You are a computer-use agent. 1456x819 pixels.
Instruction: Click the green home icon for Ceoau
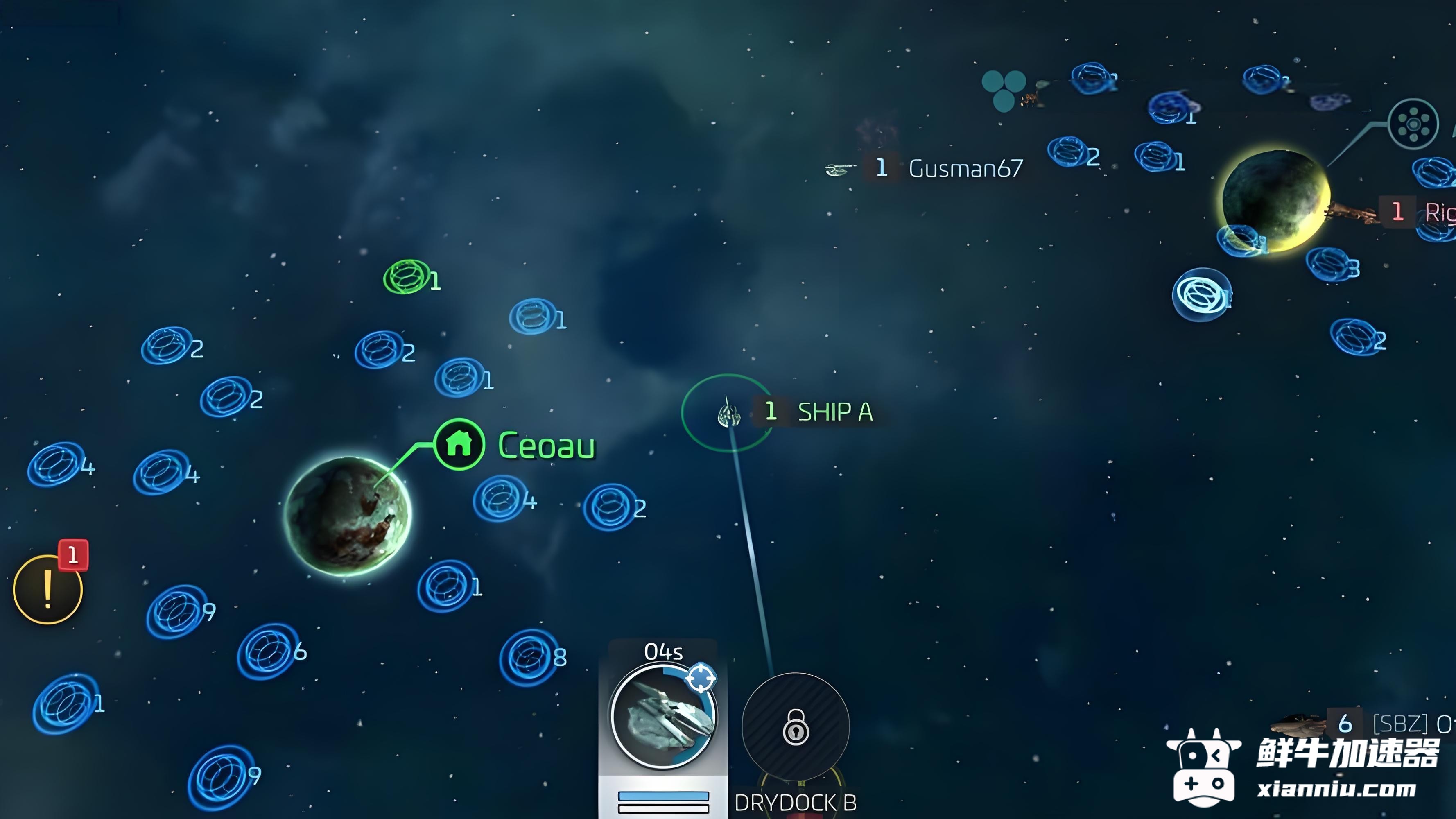coord(459,444)
